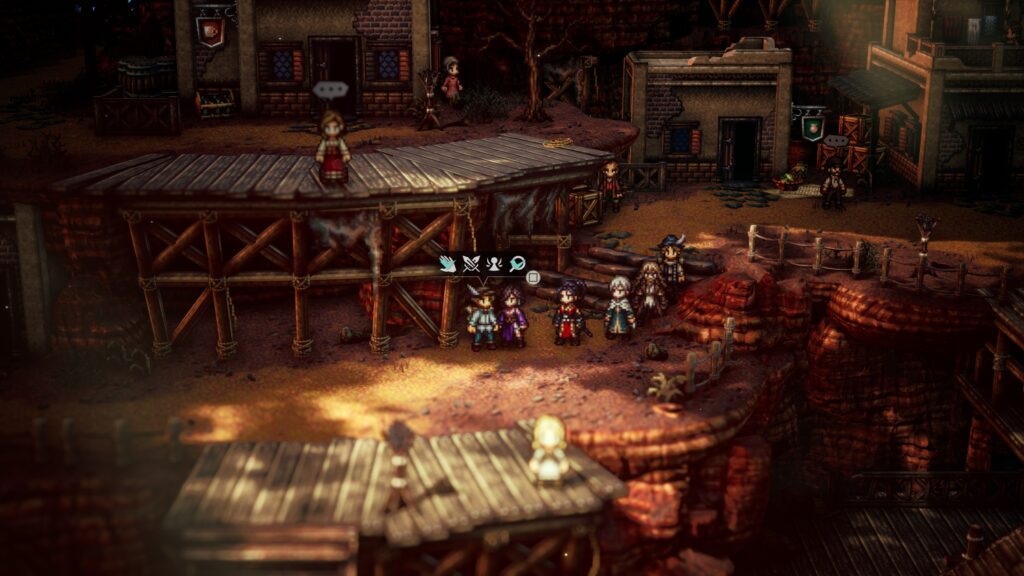The width and height of the screenshot is (1024, 576).
Task: Pick the magnifying glass inquire action
Action: point(517,264)
